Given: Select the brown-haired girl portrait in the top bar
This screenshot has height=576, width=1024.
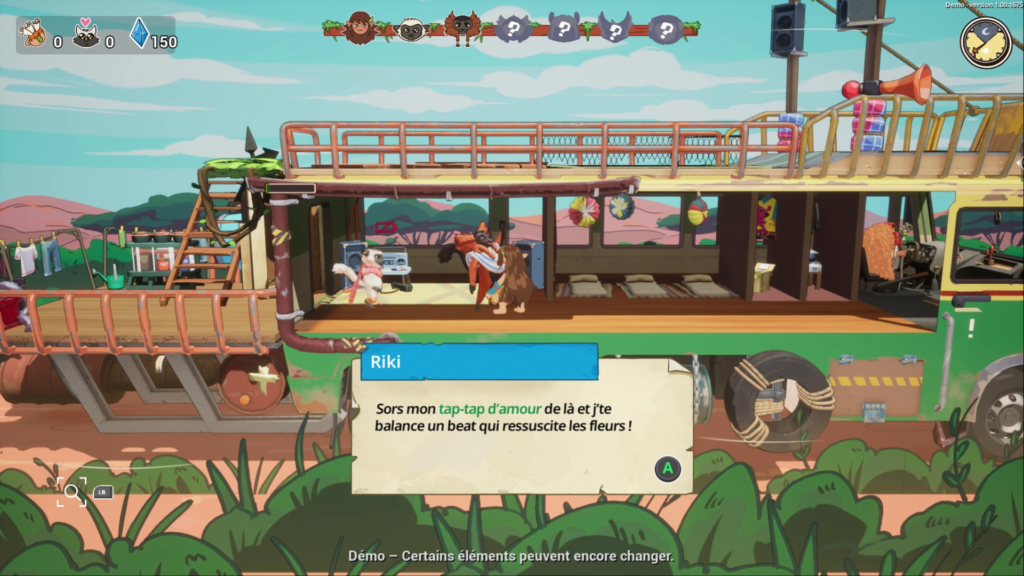Looking at the screenshot, I should (360, 28).
